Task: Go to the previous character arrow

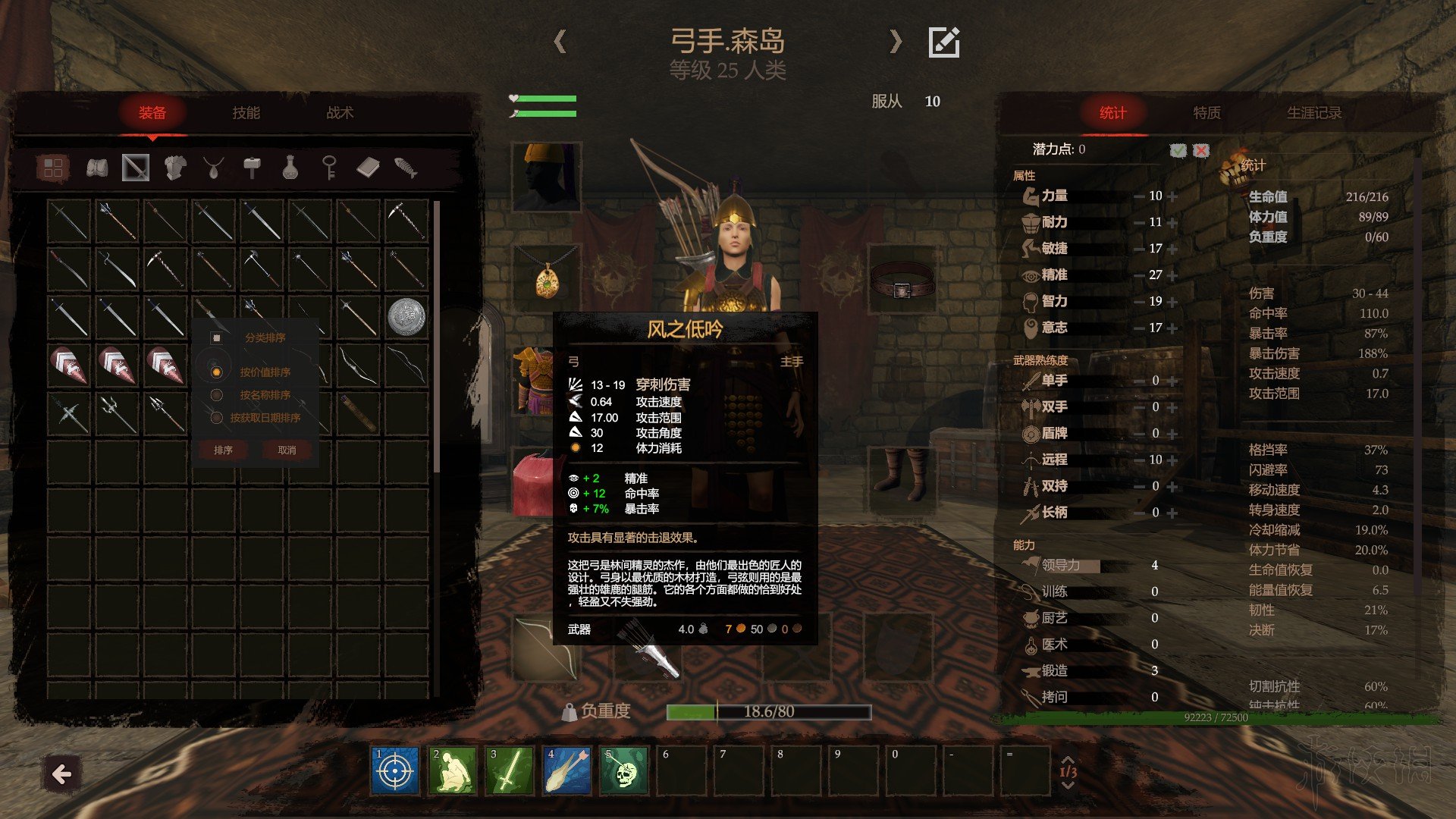Action: pyautogui.click(x=560, y=41)
